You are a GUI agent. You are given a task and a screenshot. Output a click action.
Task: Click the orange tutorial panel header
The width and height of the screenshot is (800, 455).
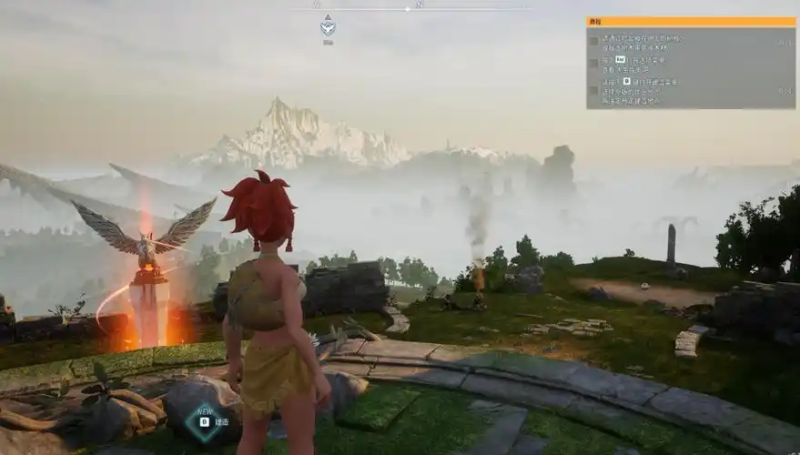691,21
